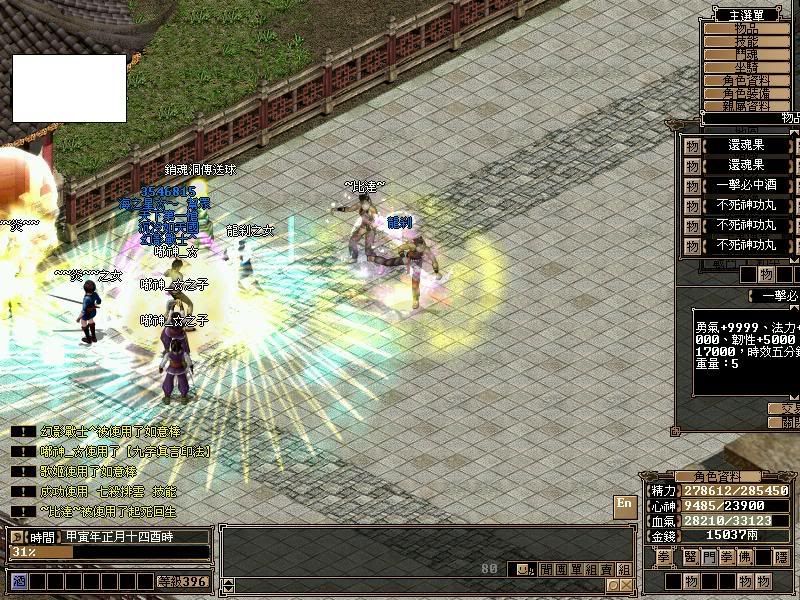Activate the 佛 skill shortcut
Screen dimensions: 800x600
(x=746, y=557)
